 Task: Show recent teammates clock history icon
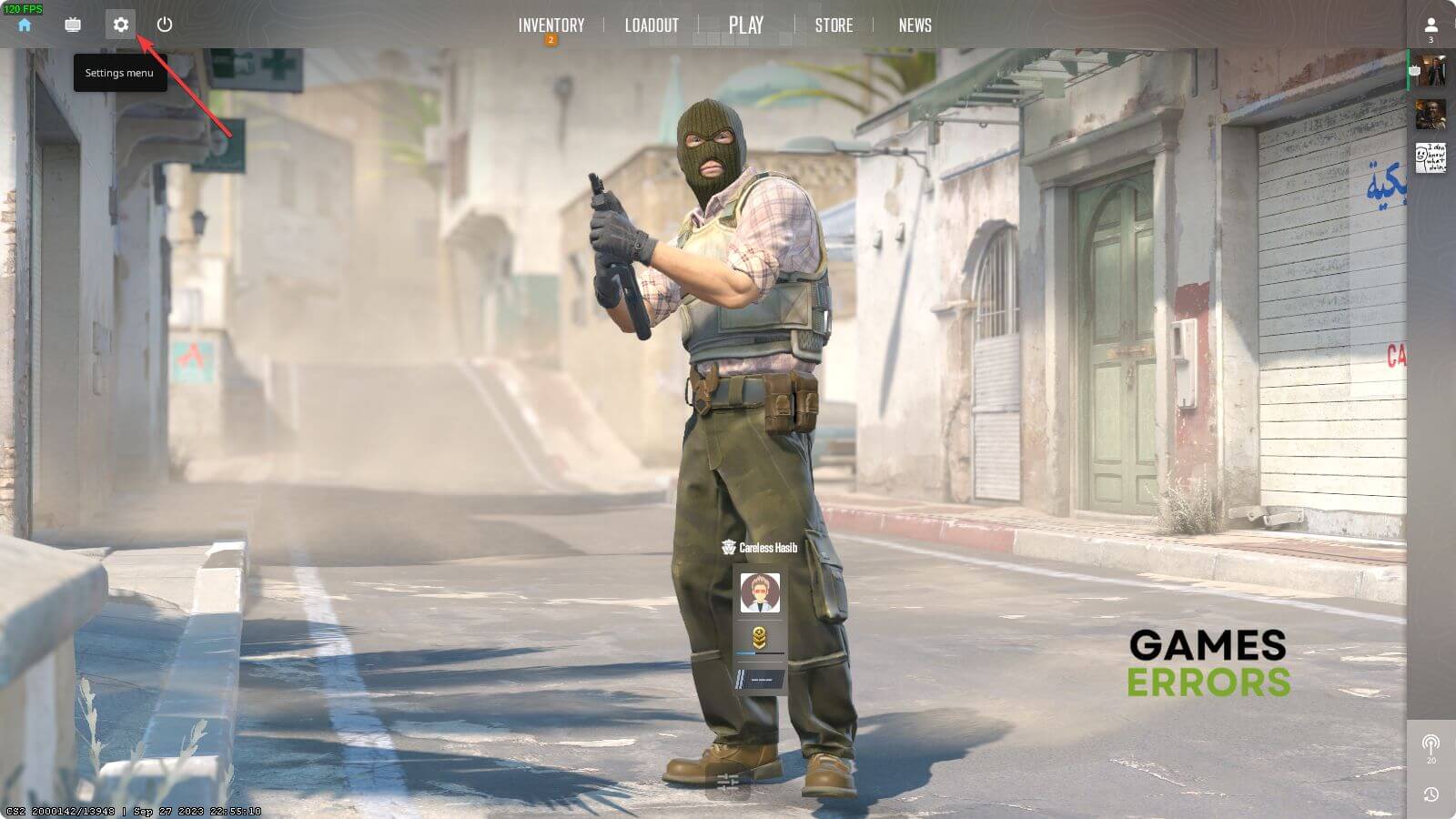(1431, 794)
